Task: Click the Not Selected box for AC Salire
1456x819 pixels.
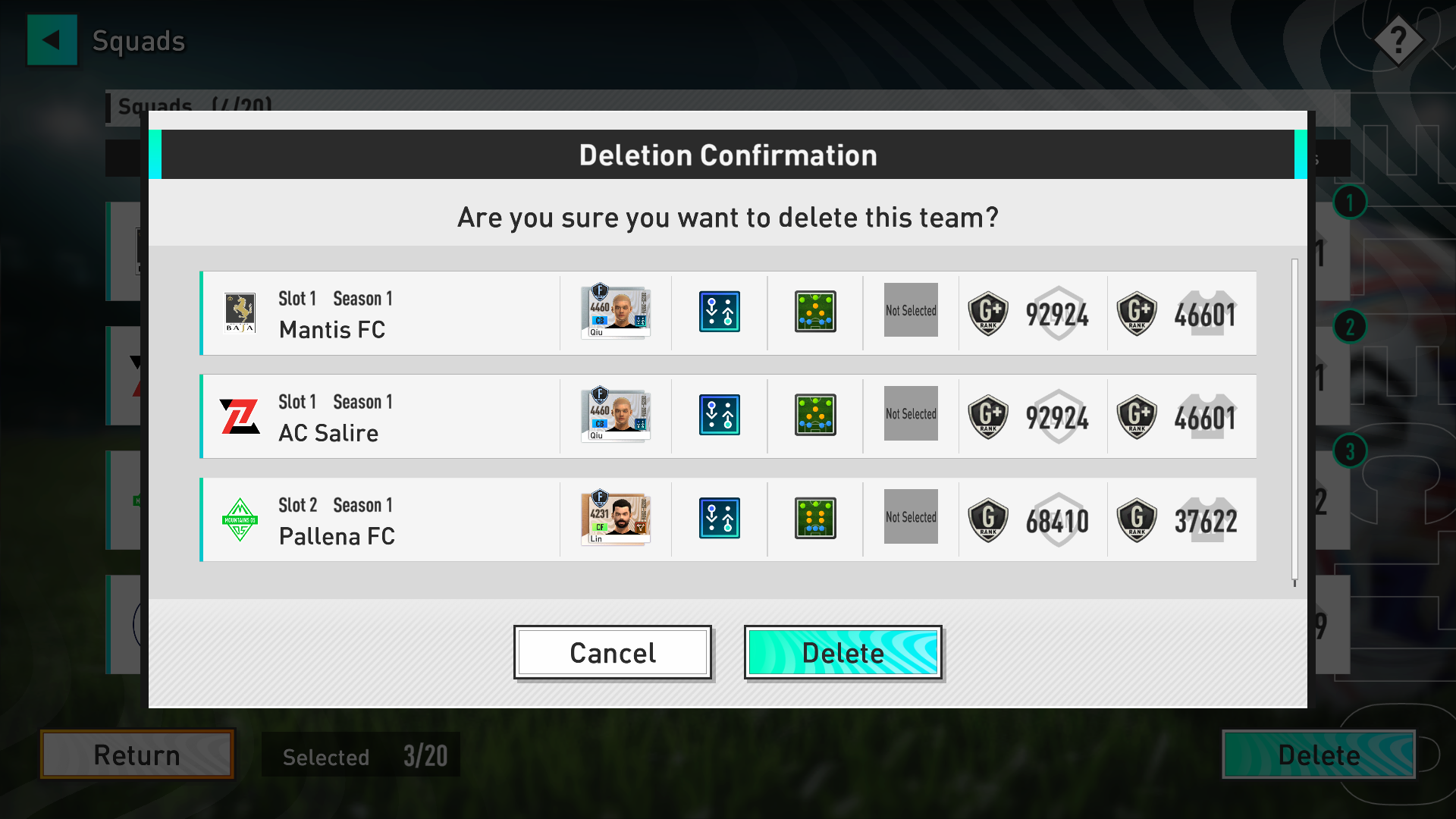Action: pyautogui.click(x=910, y=414)
